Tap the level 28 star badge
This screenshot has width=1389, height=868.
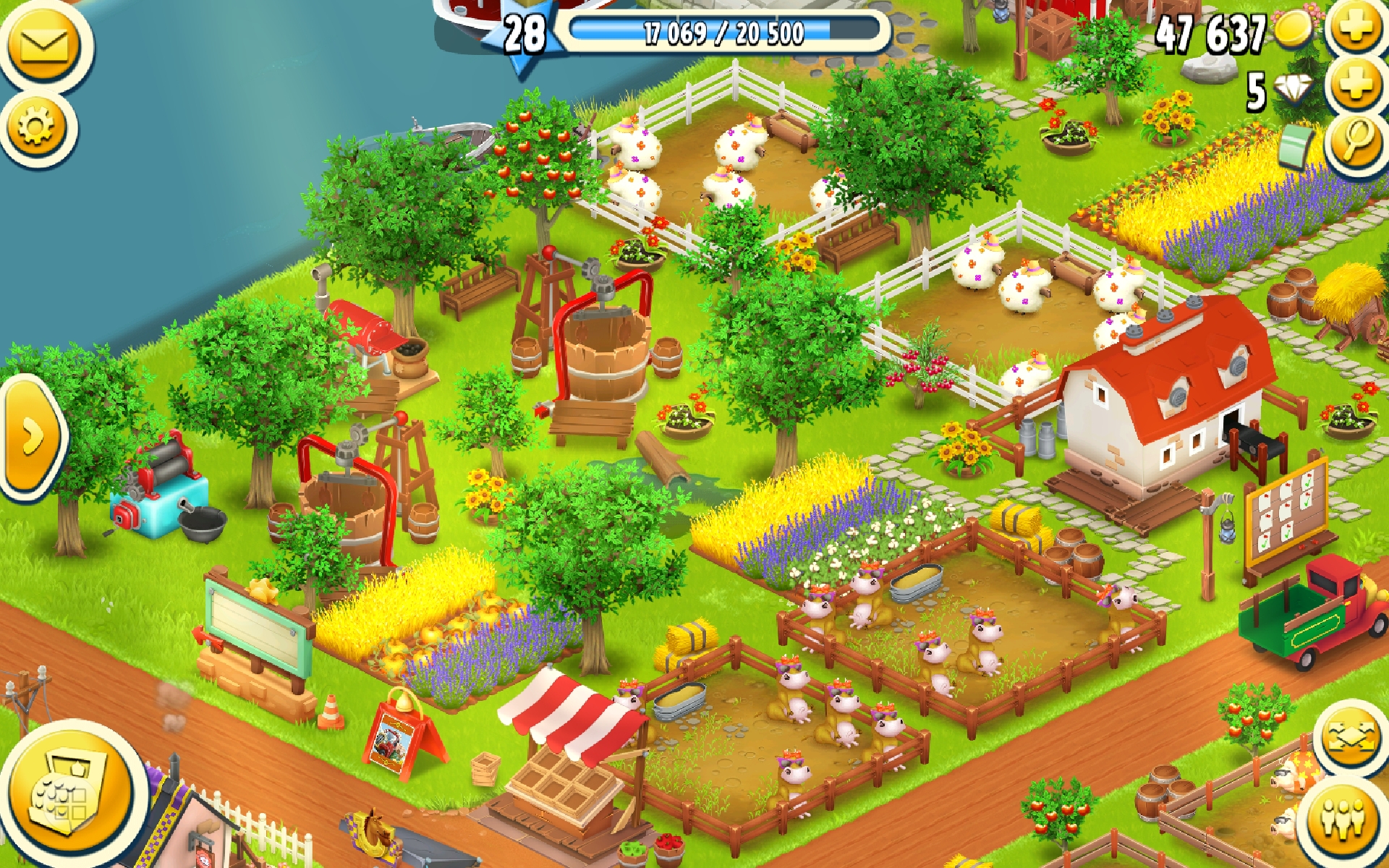[x=524, y=35]
